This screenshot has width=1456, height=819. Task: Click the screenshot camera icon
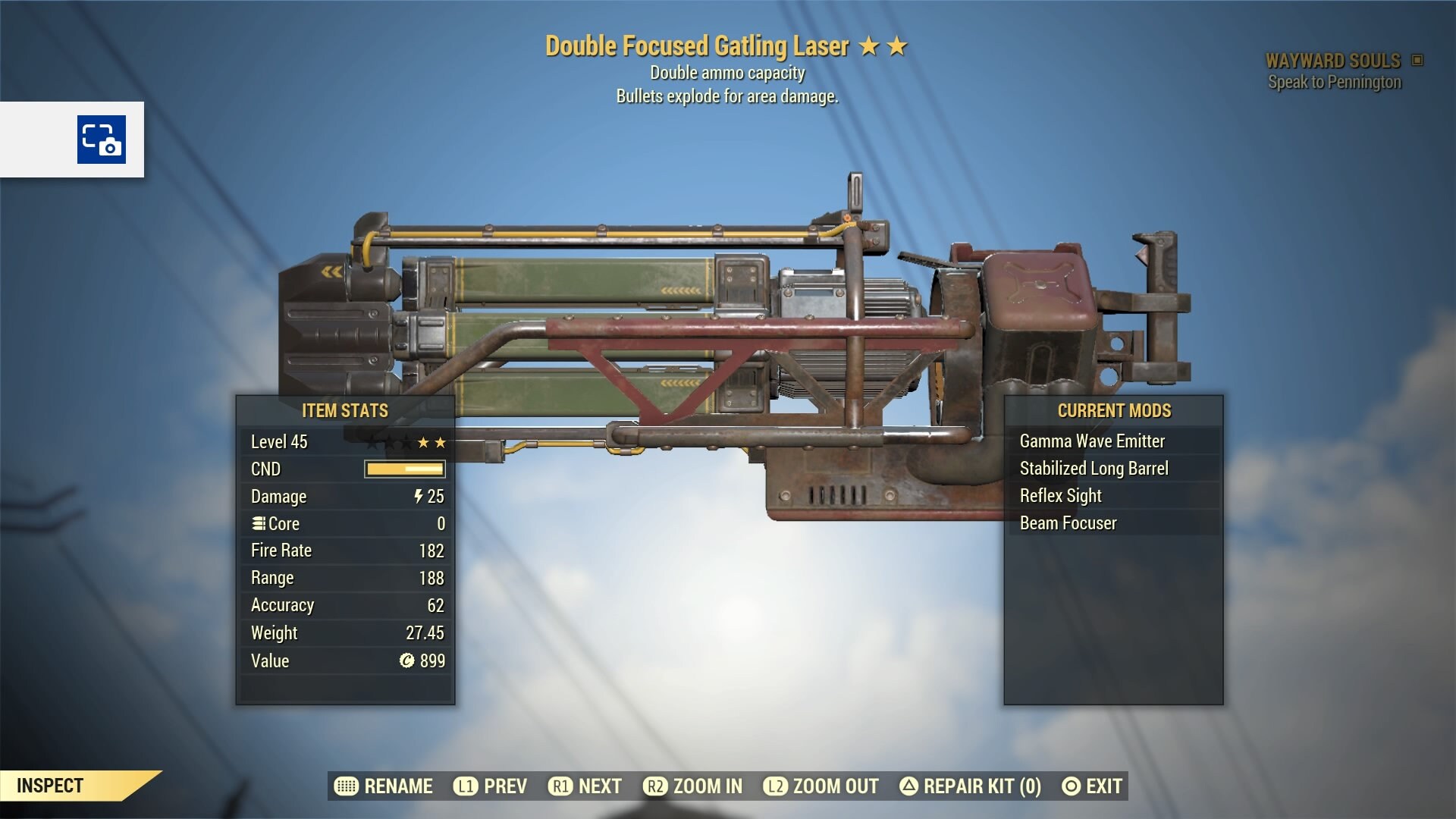[102, 140]
